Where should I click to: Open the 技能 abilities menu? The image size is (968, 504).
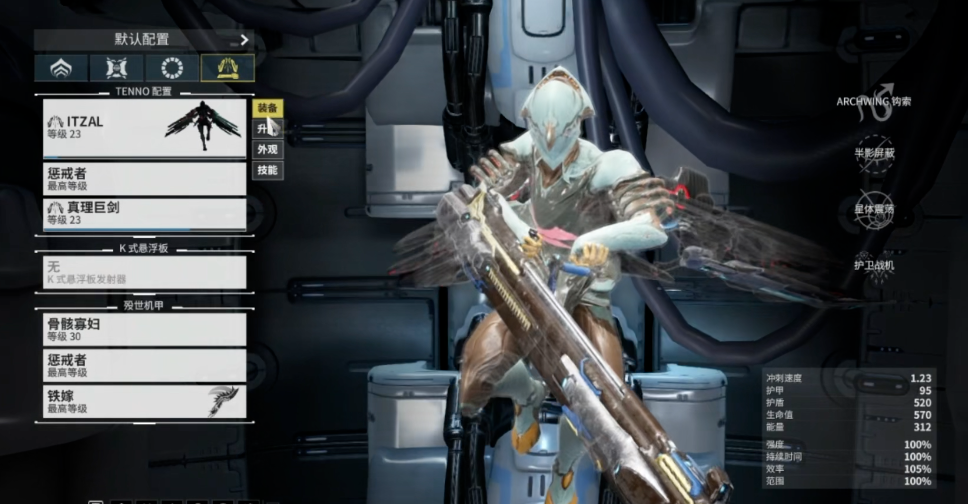(267, 171)
